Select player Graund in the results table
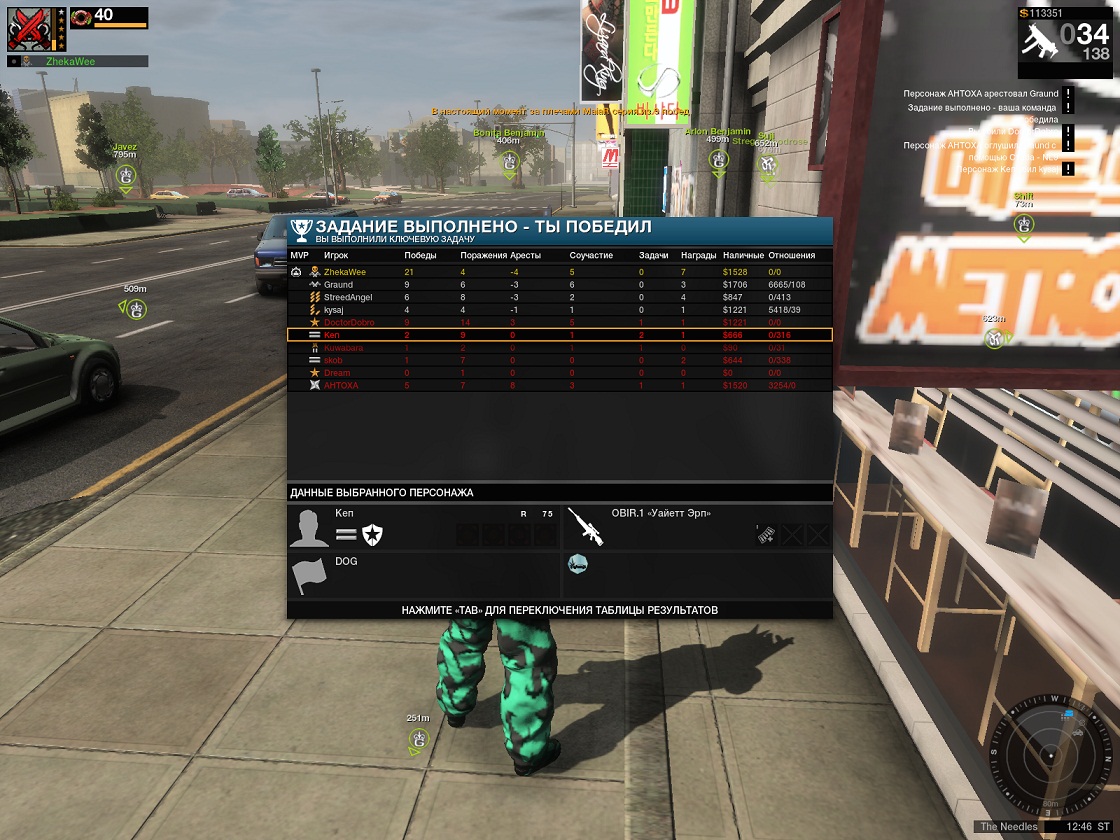 tap(338, 285)
